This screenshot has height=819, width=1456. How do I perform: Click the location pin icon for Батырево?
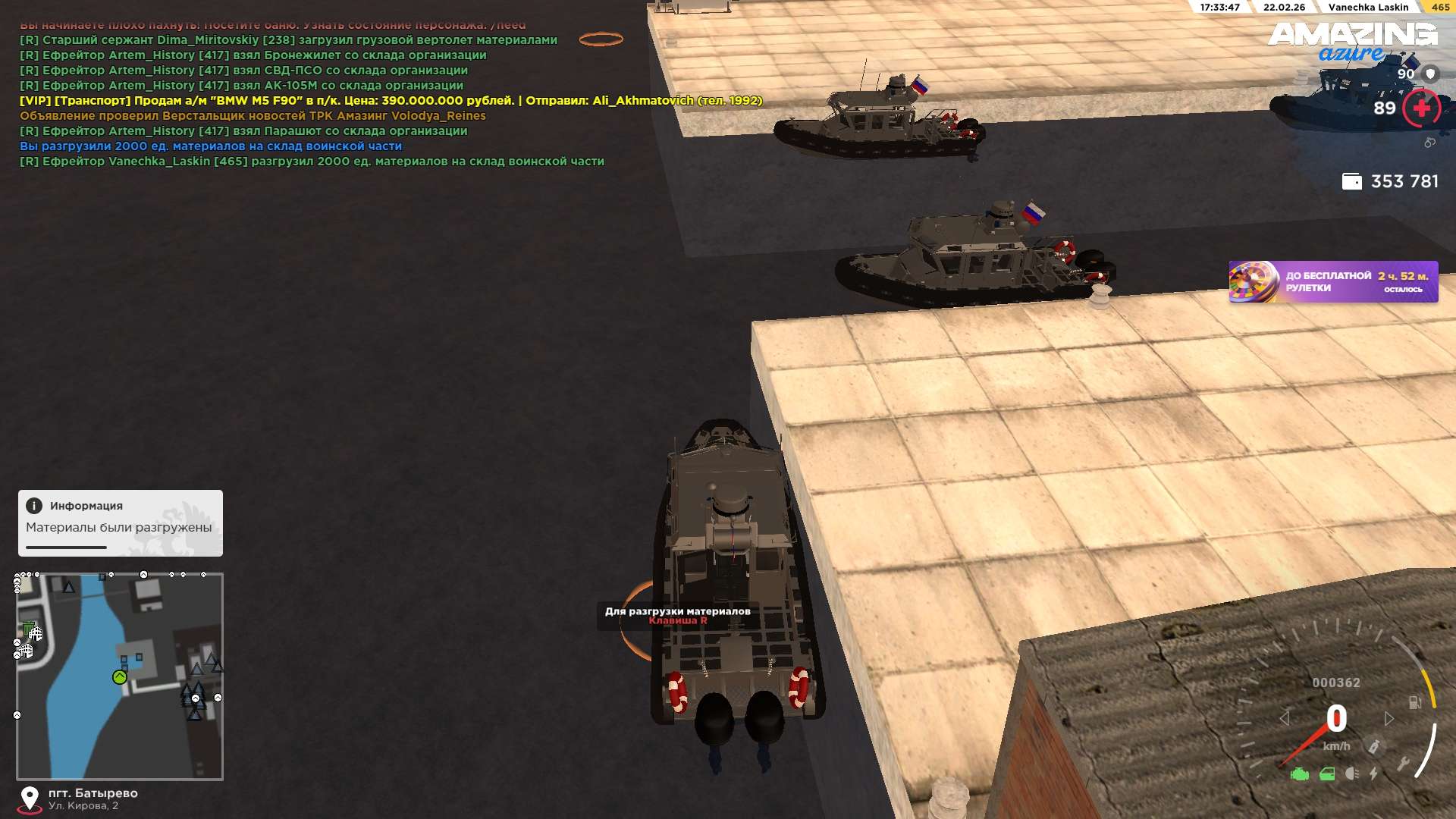[30, 798]
